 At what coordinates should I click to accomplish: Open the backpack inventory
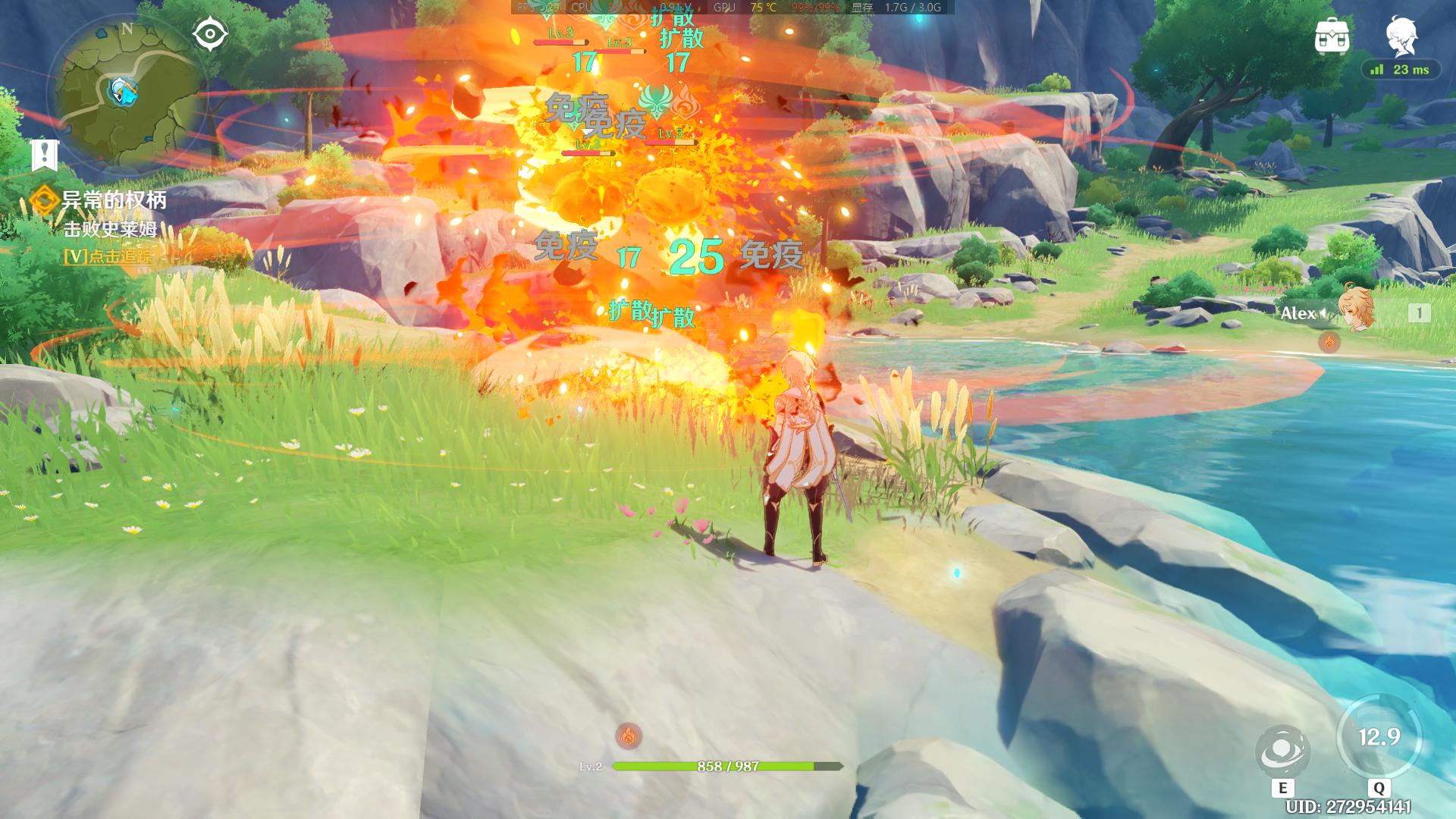[1332, 36]
